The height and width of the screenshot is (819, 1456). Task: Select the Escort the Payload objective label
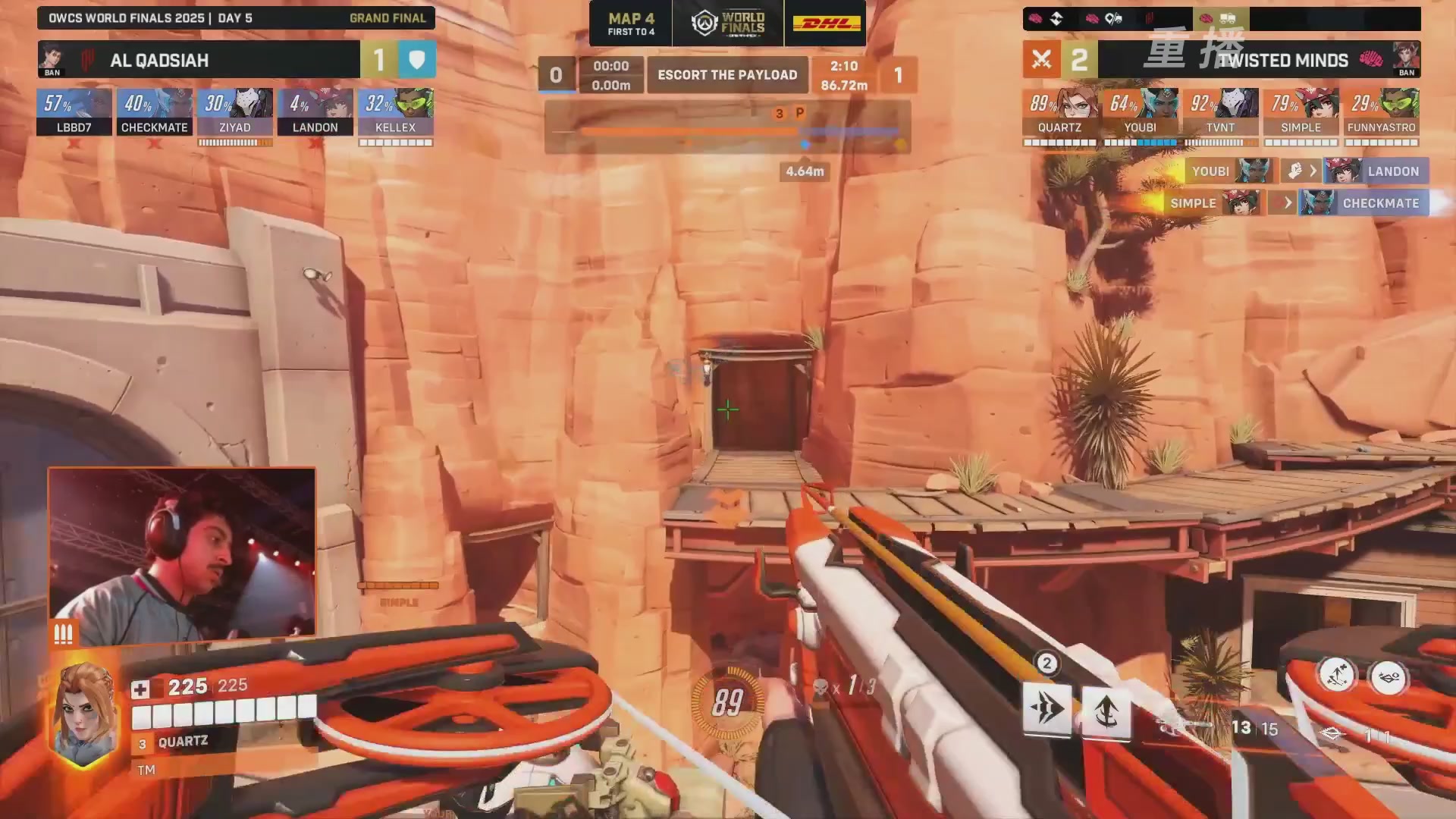click(x=727, y=75)
